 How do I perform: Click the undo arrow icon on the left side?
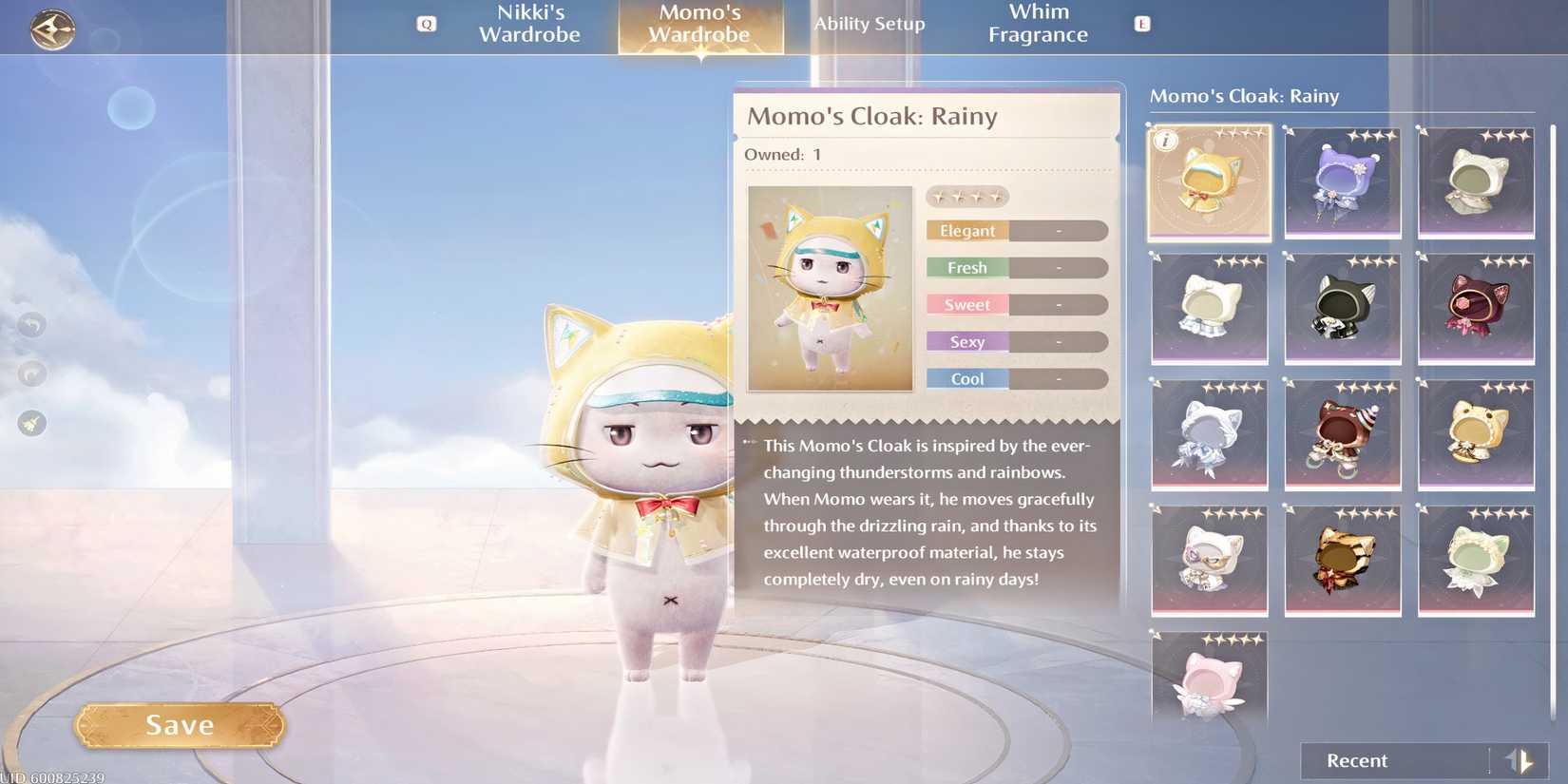pos(31,325)
